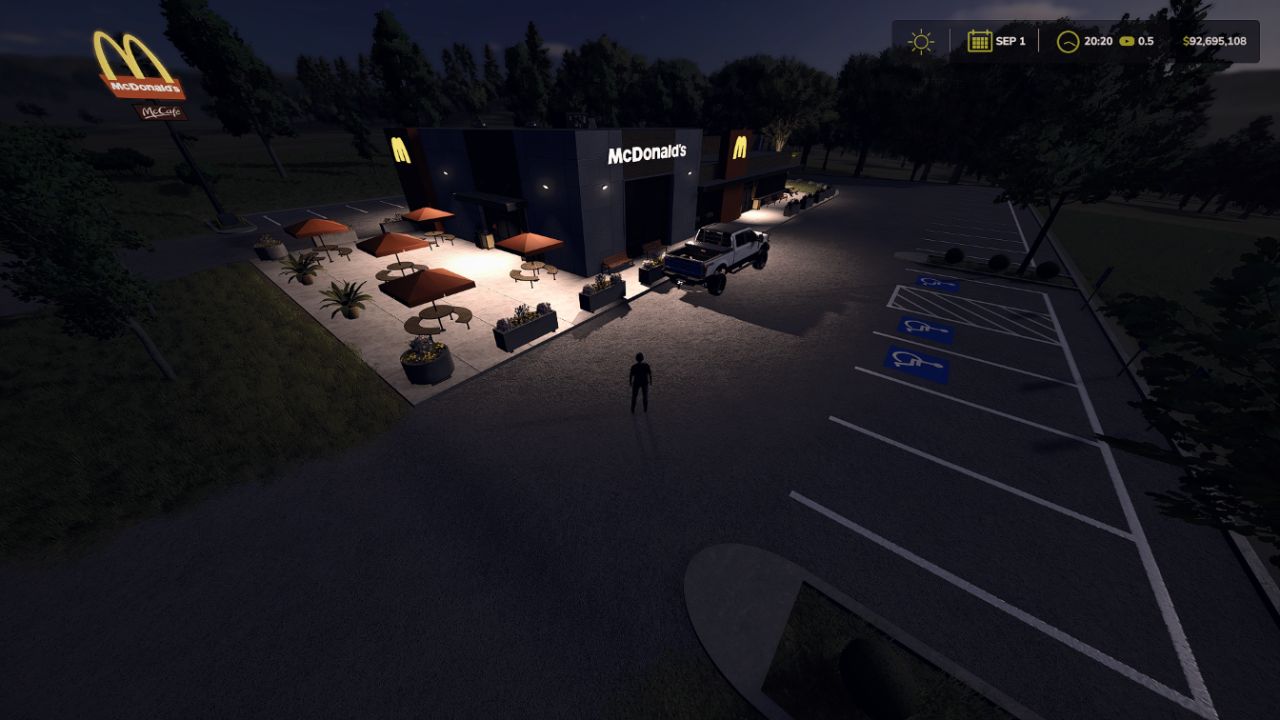Select the time scale play icon
The width and height of the screenshot is (1280, 720).
(x=1127, y=41)
